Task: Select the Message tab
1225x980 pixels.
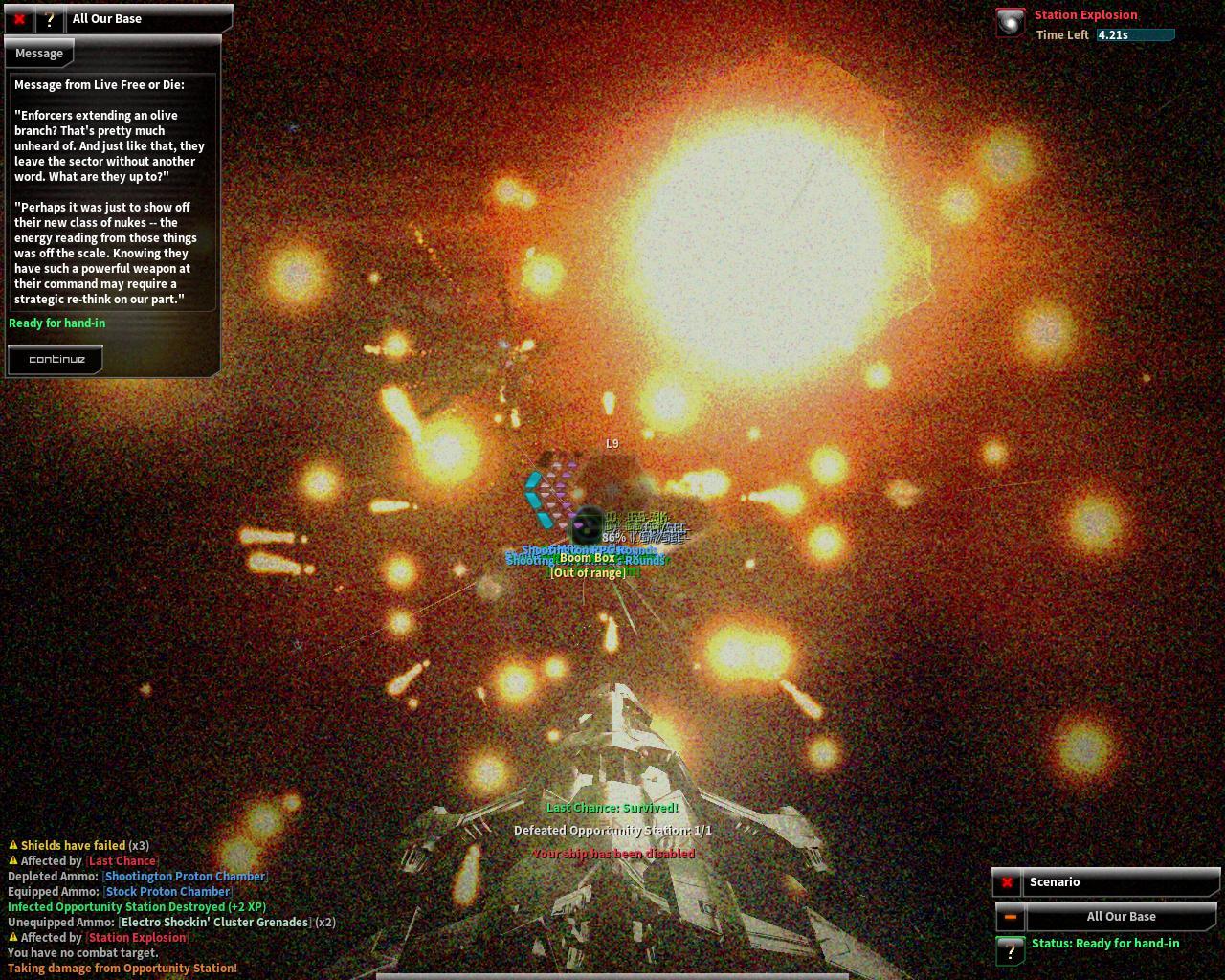Action: (x=39, y=54)
